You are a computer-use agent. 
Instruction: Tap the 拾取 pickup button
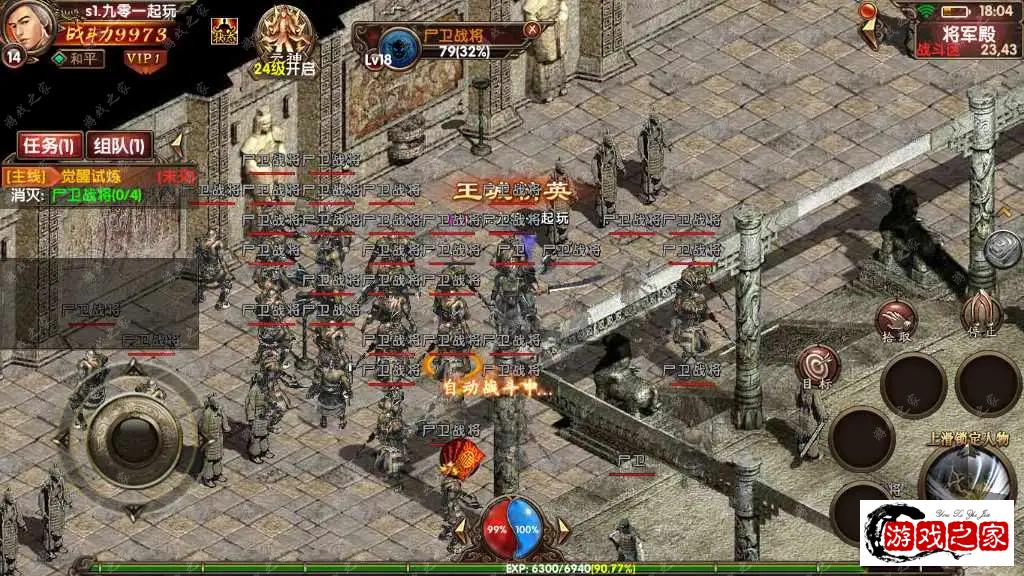coord(896,321)
